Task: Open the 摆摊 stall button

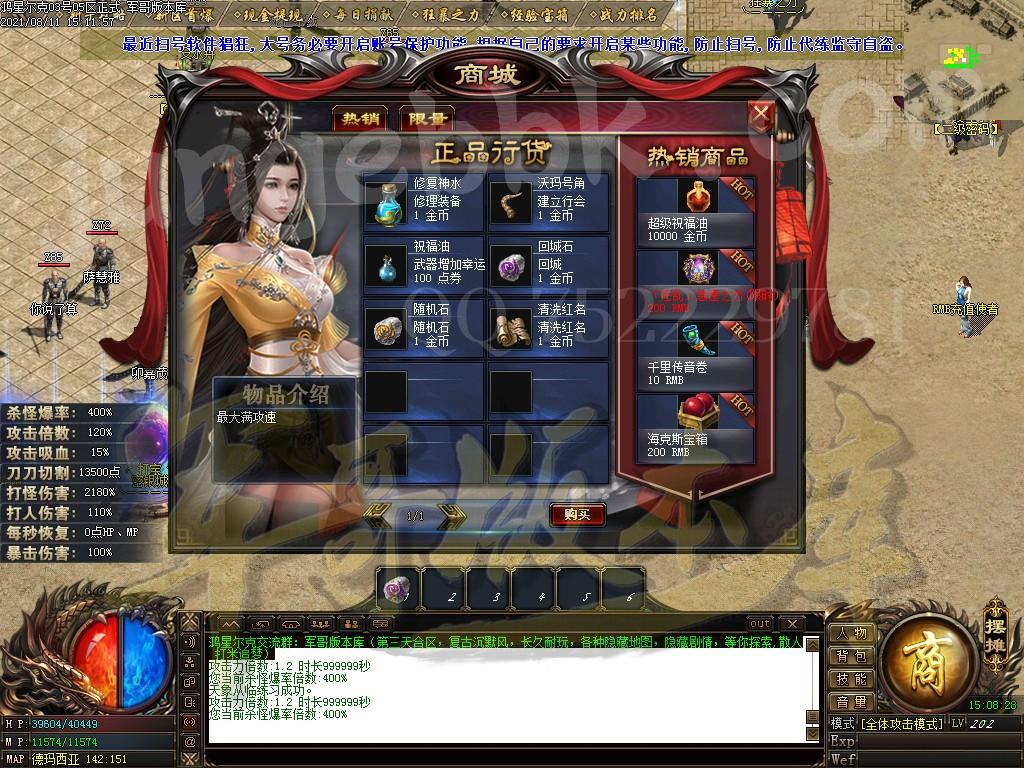Action: (995, 620)
